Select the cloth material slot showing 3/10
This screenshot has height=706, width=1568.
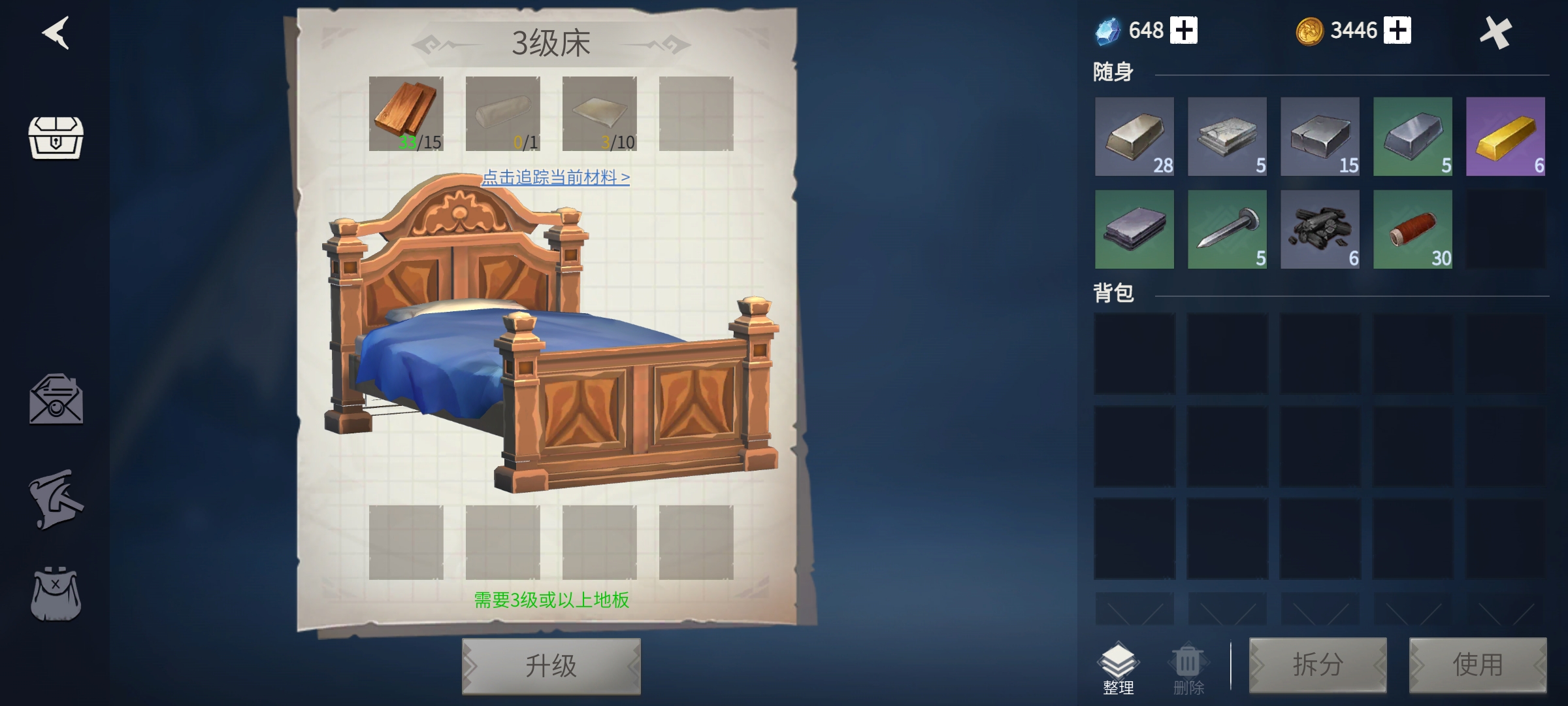(x=601, y=112)
